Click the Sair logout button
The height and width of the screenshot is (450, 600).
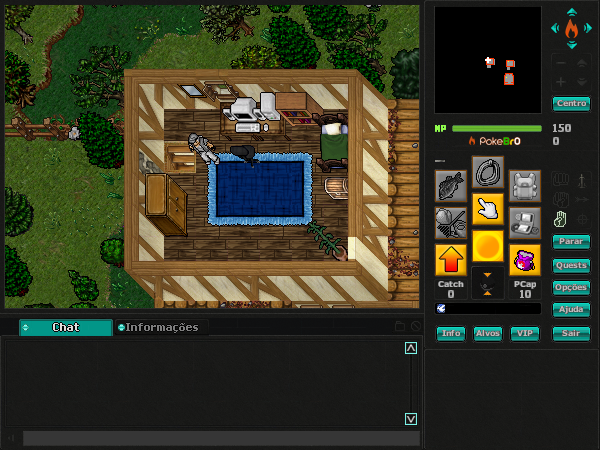coord(571,334)
